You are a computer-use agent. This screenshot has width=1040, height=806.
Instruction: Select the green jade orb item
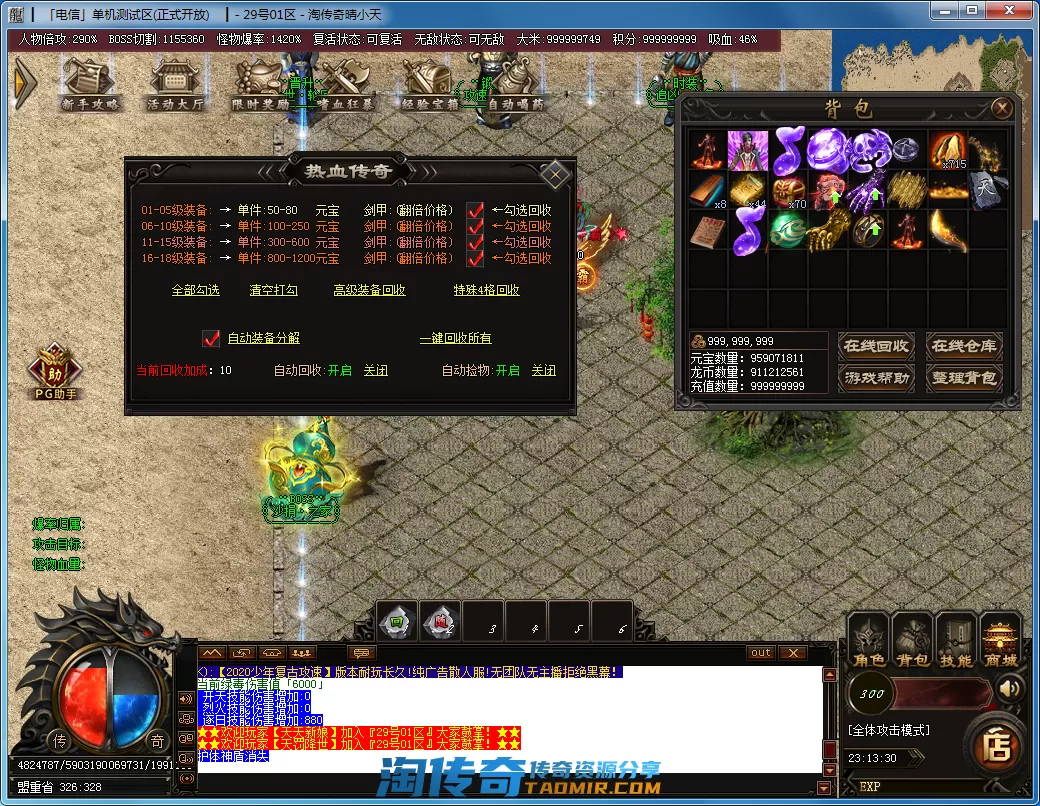(789, 229)
